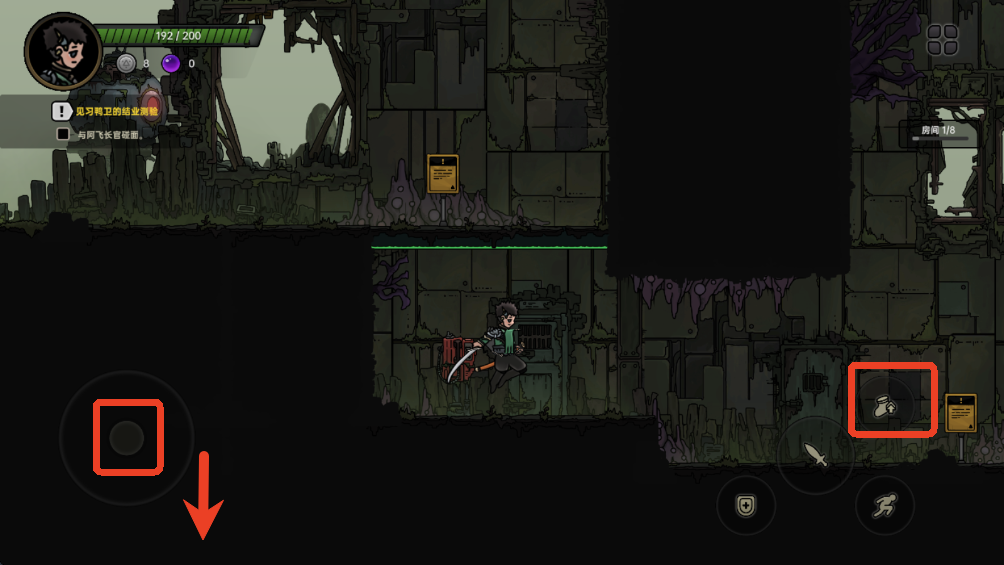Tap the sword attack button
The height and width of the screenshot is (565, 1004).
coord(816,456)
